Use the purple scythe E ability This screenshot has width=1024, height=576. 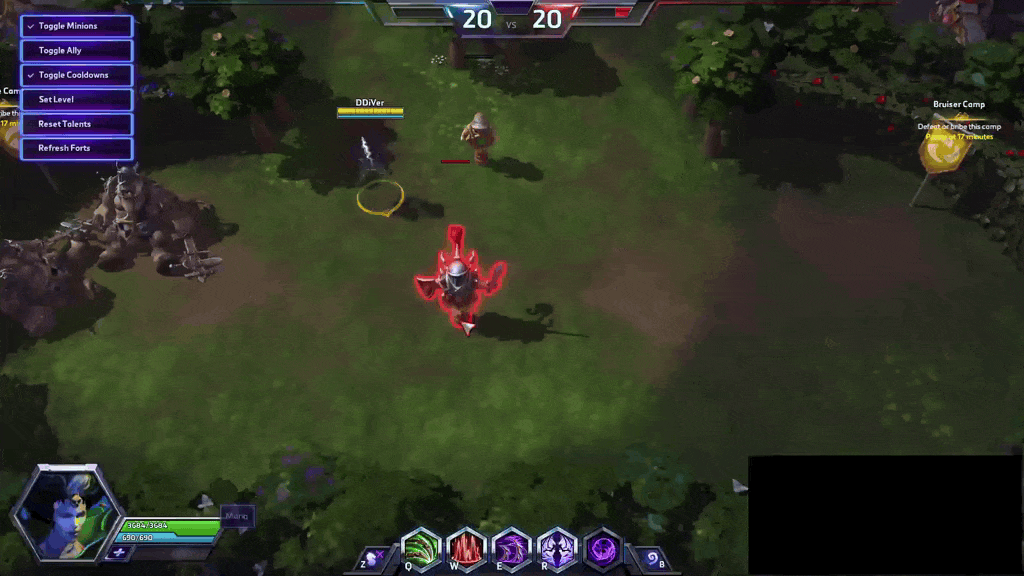click(512, 549)
